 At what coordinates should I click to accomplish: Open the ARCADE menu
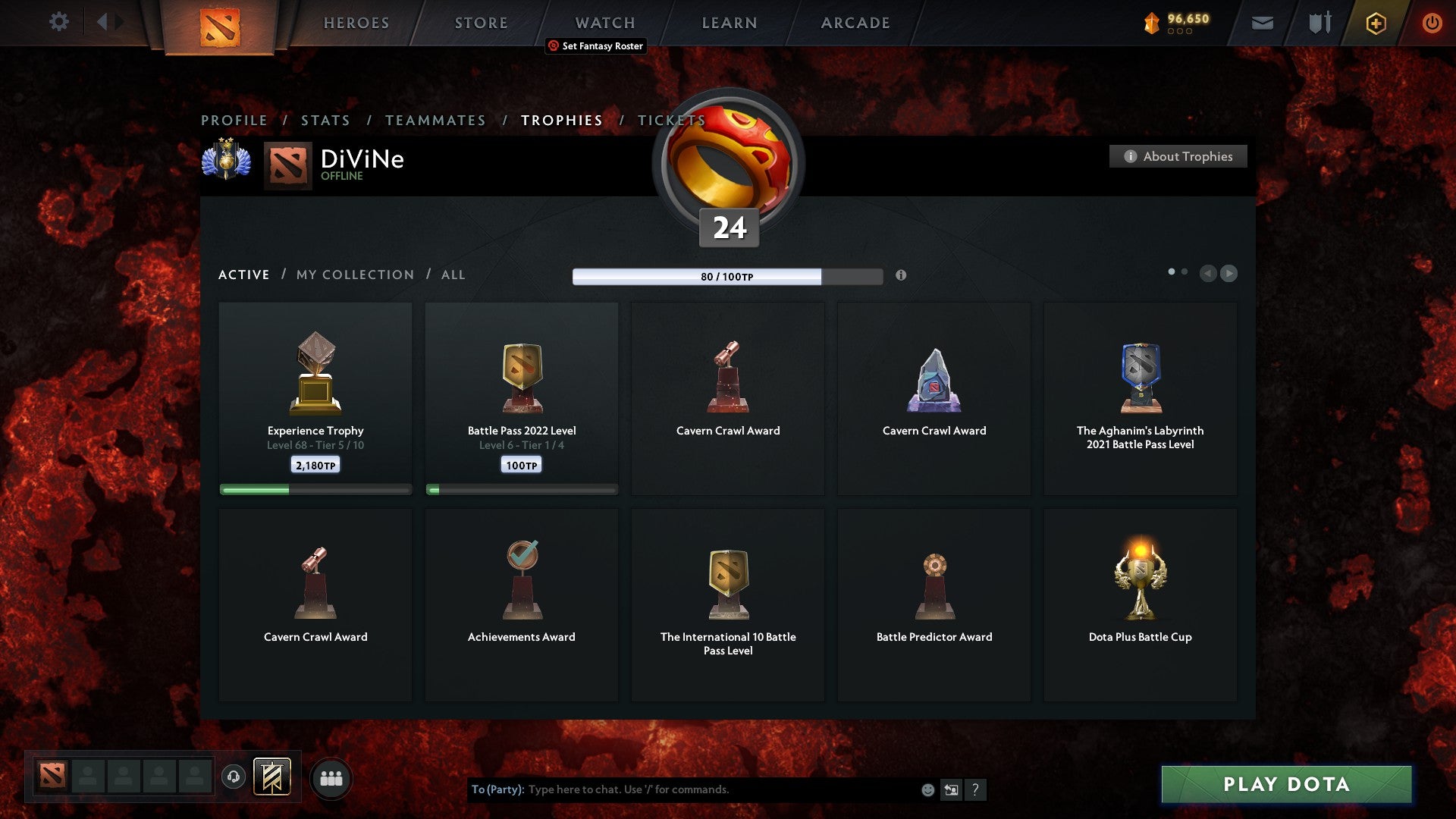point(855,23)
